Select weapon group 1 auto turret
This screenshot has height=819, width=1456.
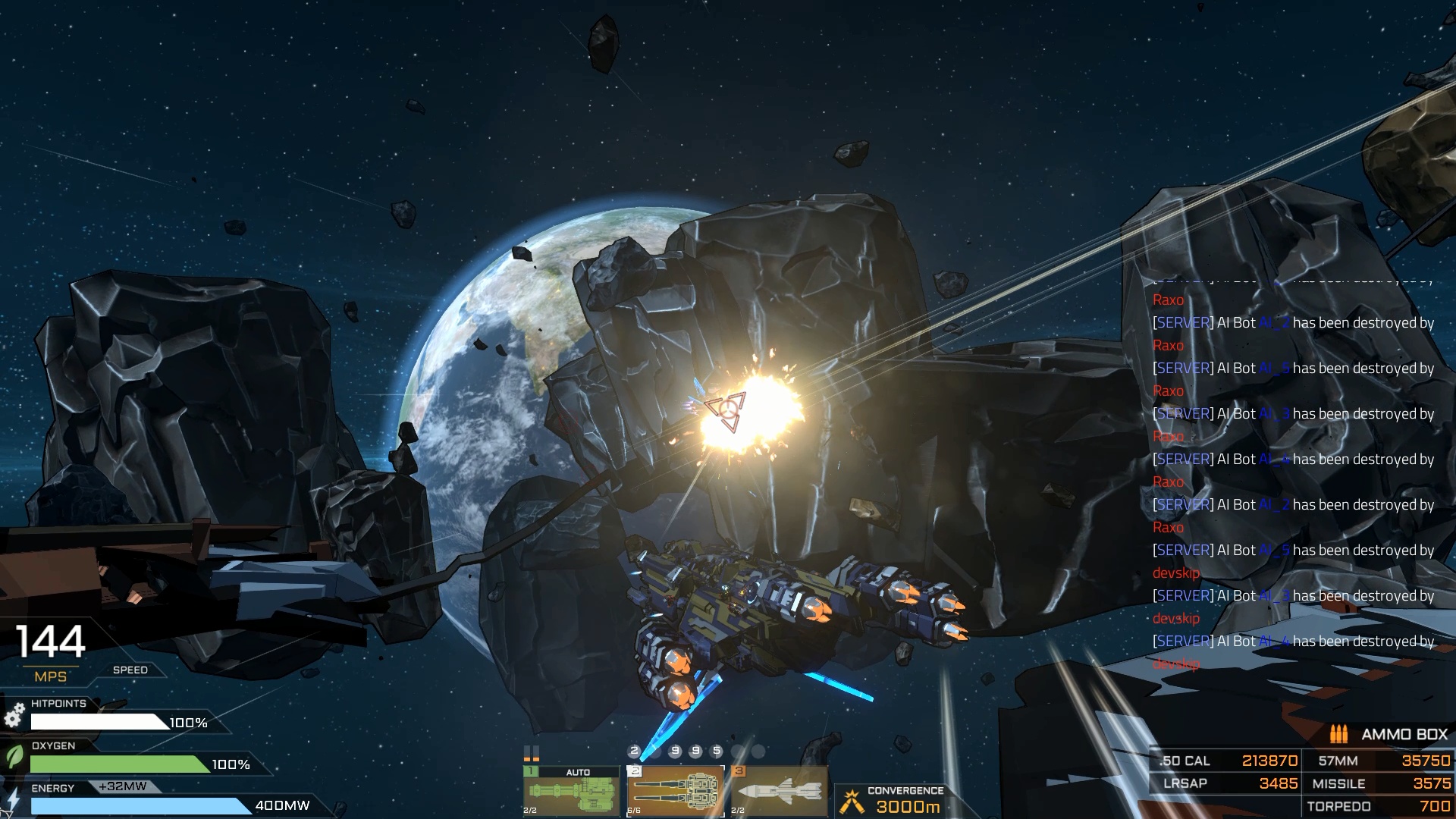[x=571, y=791]
